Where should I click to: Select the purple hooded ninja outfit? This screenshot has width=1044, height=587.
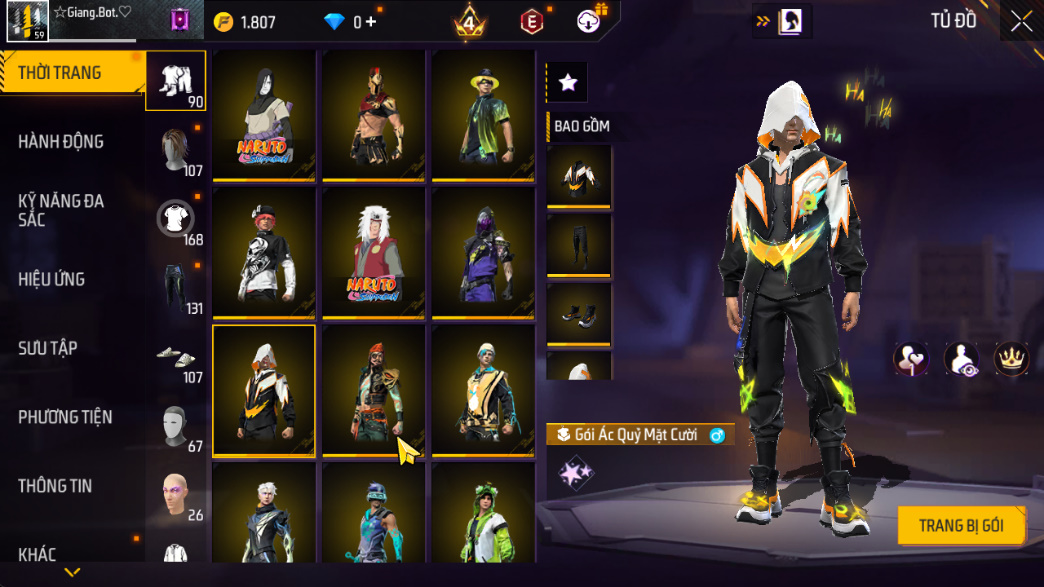[x=484, y=251]
